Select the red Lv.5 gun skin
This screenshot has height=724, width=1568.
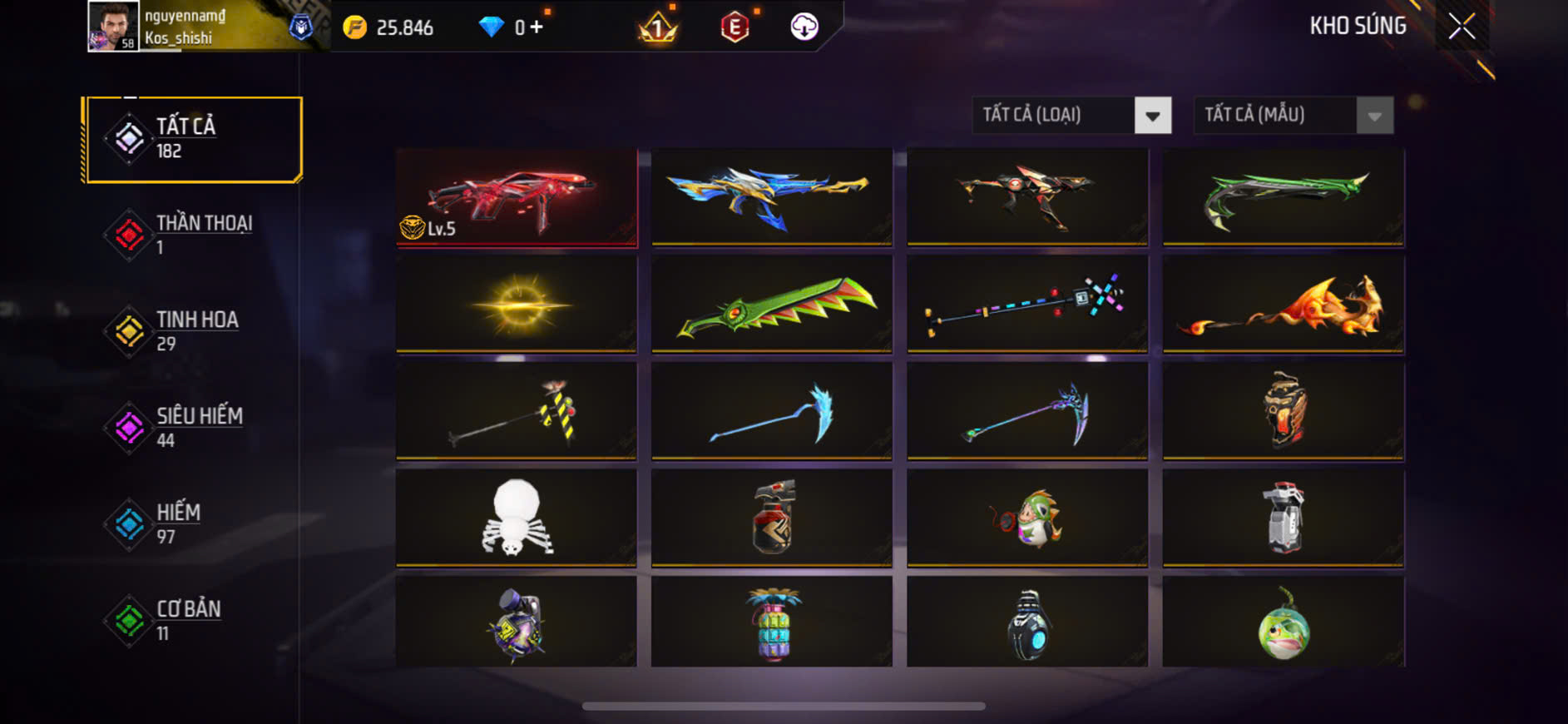tap(517, 197)
